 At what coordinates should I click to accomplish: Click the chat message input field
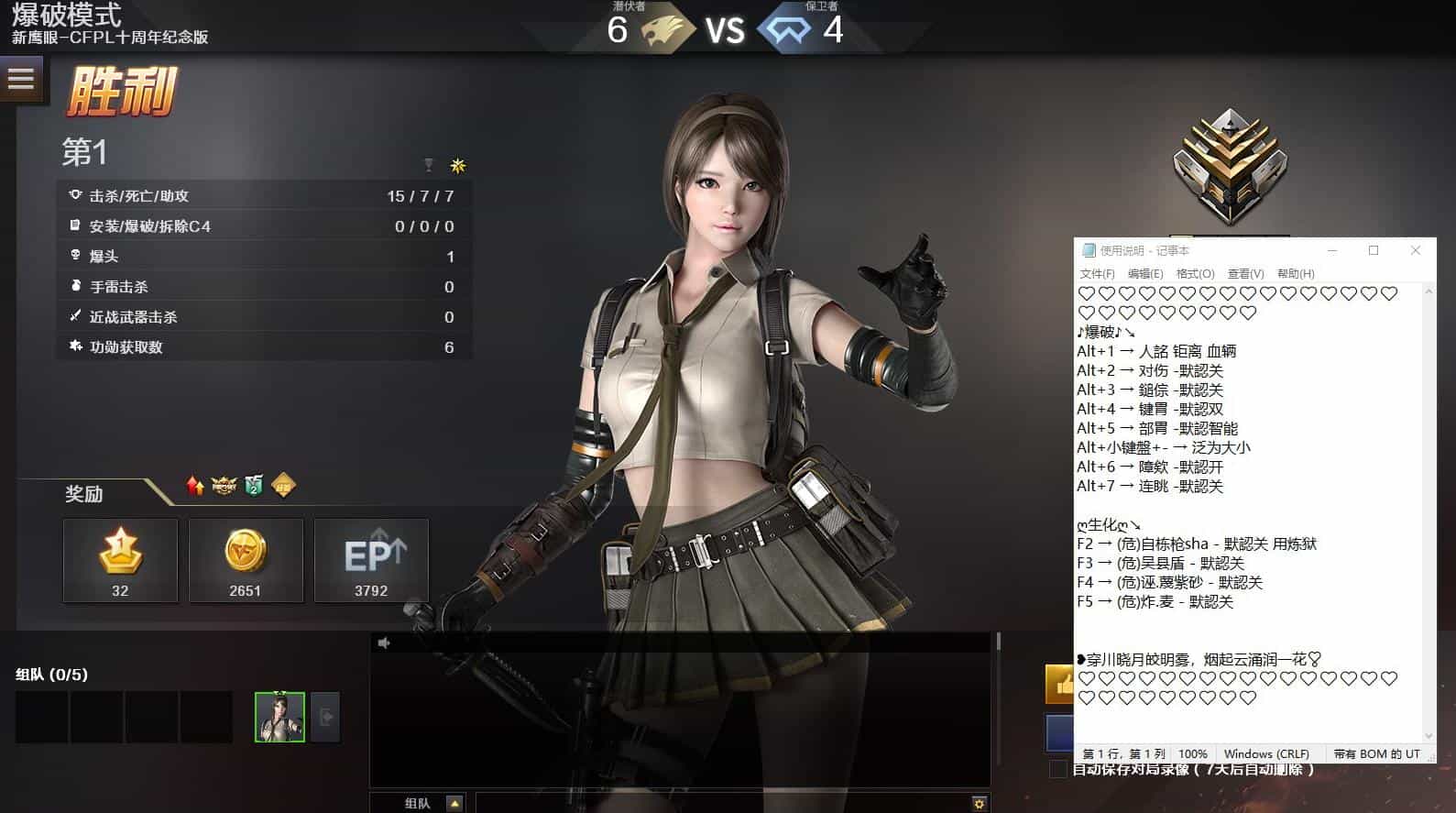[722, 804]
